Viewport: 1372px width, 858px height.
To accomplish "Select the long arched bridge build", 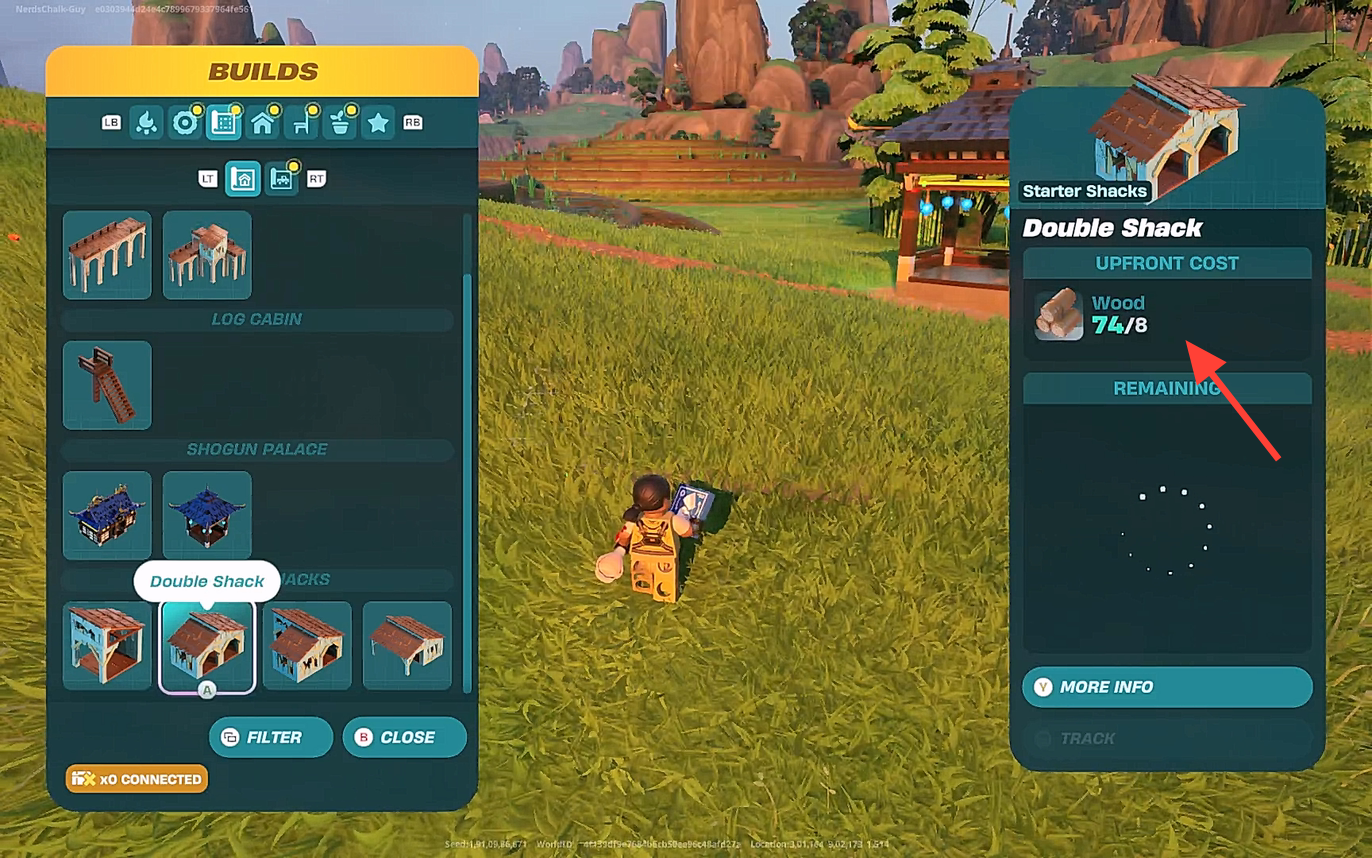I will click(107, 255).
